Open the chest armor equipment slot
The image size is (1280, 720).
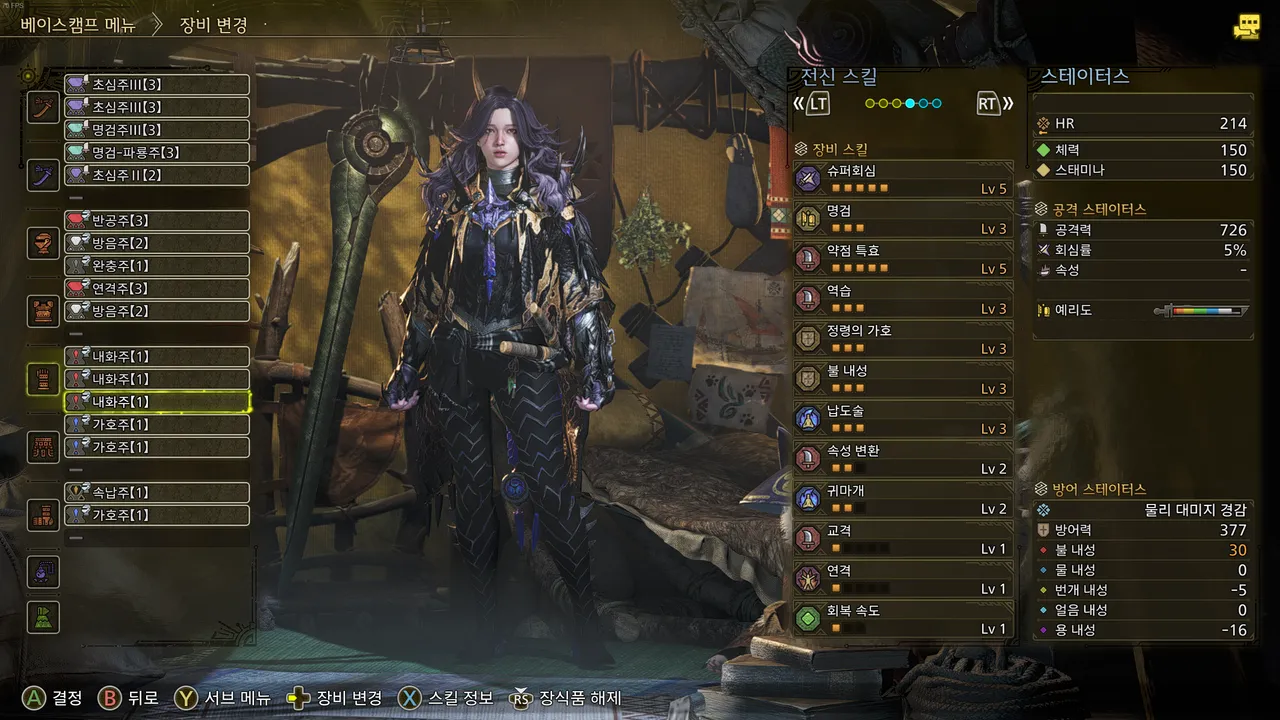pyautogui.click(x=43, y=311)
